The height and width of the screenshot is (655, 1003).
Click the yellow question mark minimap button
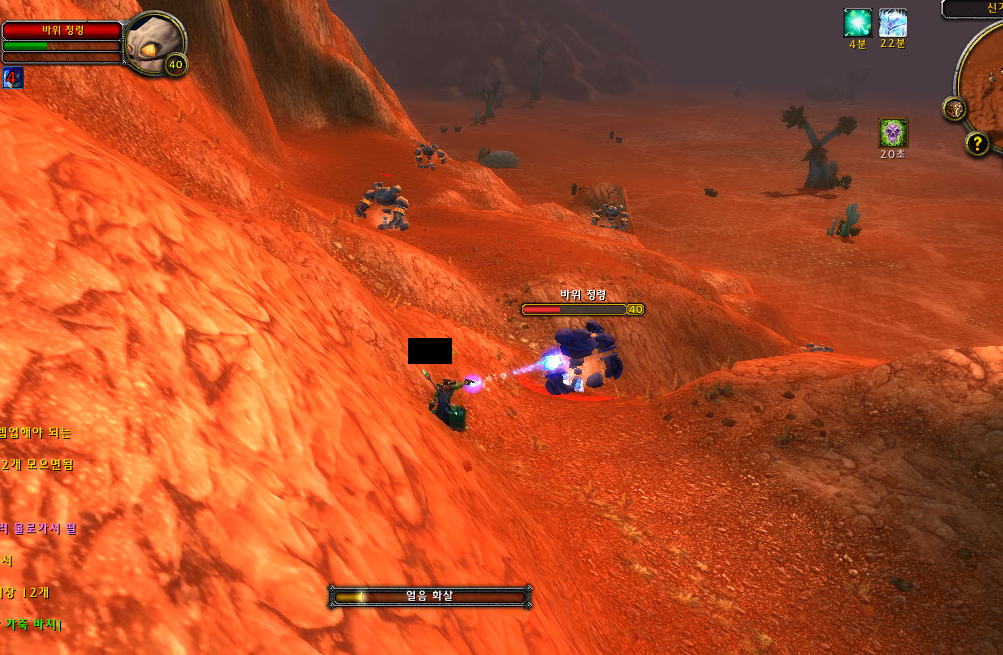977,144
